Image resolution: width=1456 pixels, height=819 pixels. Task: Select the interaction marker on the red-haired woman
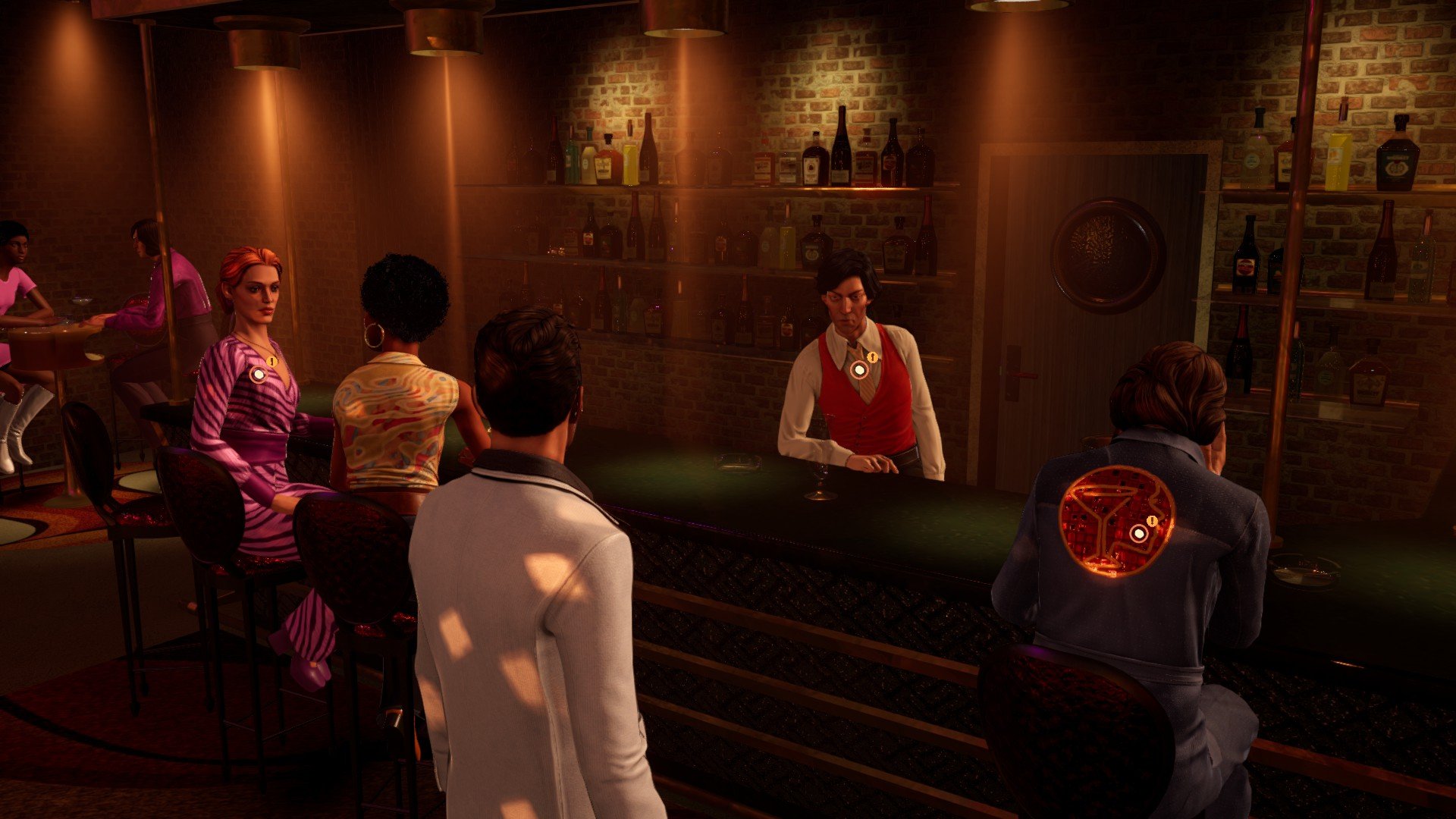[x=259, y=374]
